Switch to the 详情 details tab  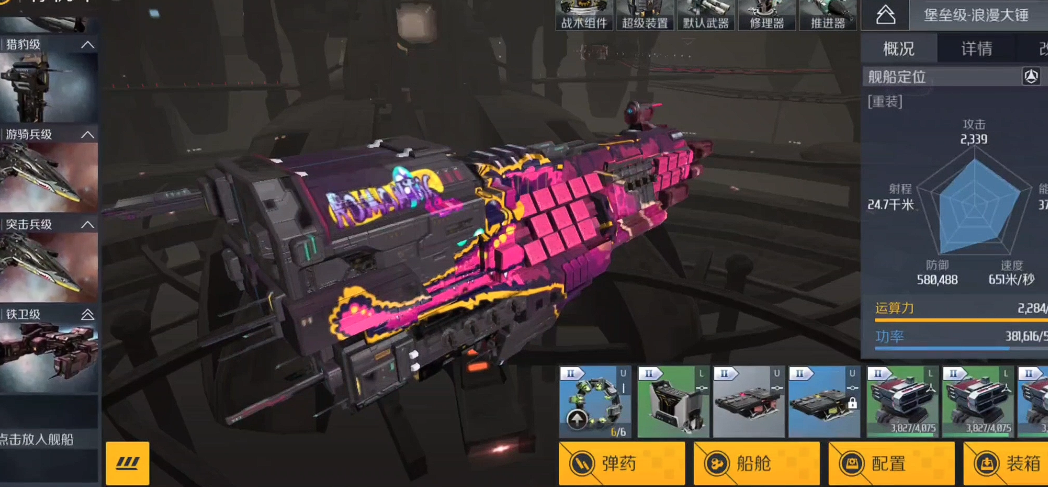(x=976, y=48)
